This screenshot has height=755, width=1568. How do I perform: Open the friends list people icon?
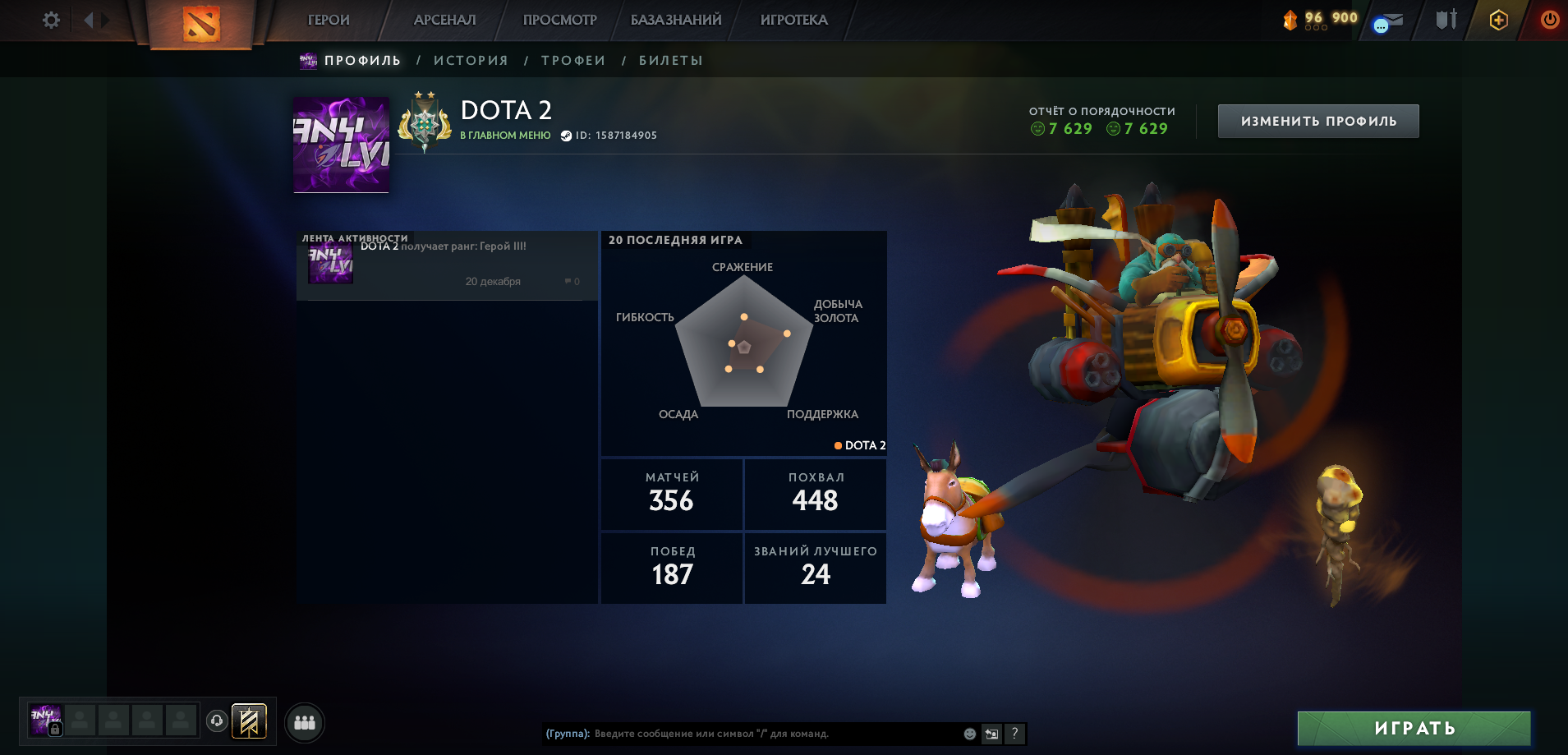[304, 722]
